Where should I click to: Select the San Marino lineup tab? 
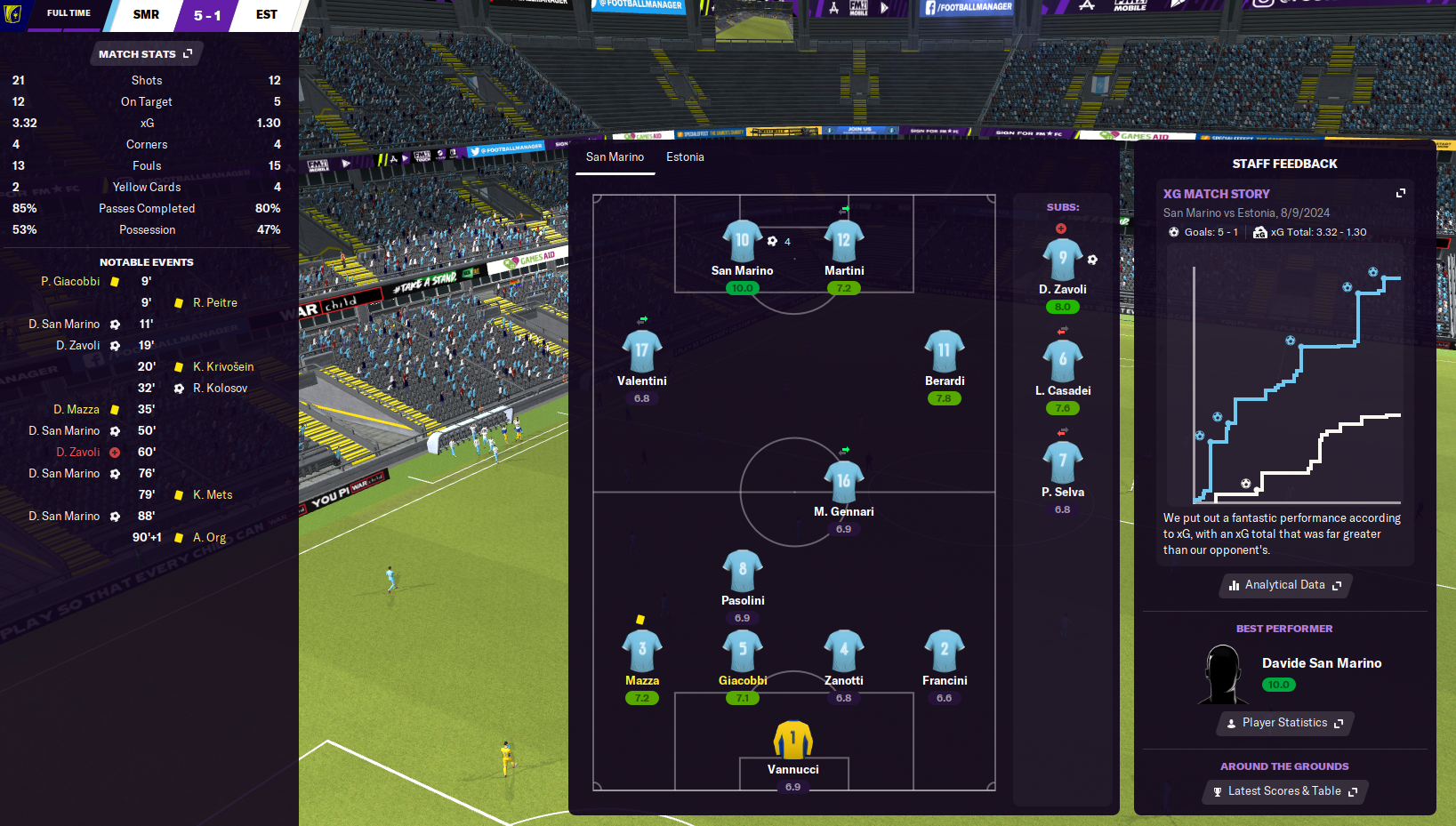pos(615,157)
